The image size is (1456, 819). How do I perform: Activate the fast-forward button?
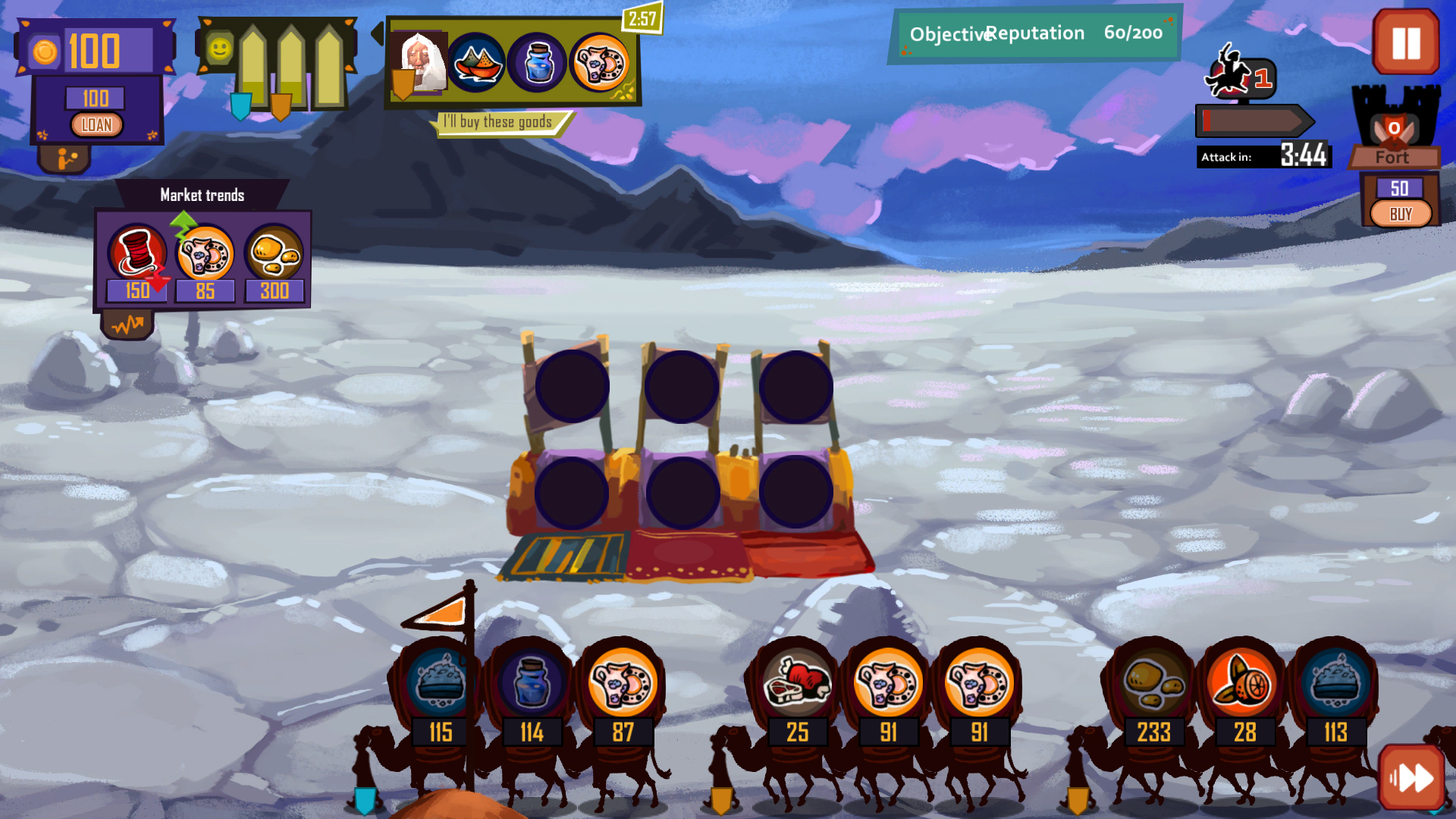click(x=1411, y=777)
